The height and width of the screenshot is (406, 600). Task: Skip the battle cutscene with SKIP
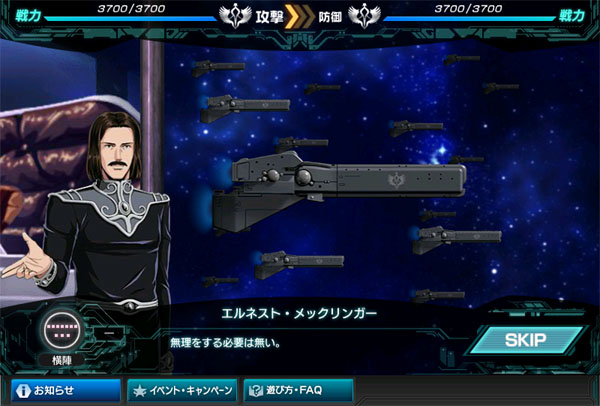tap(524, 340)
